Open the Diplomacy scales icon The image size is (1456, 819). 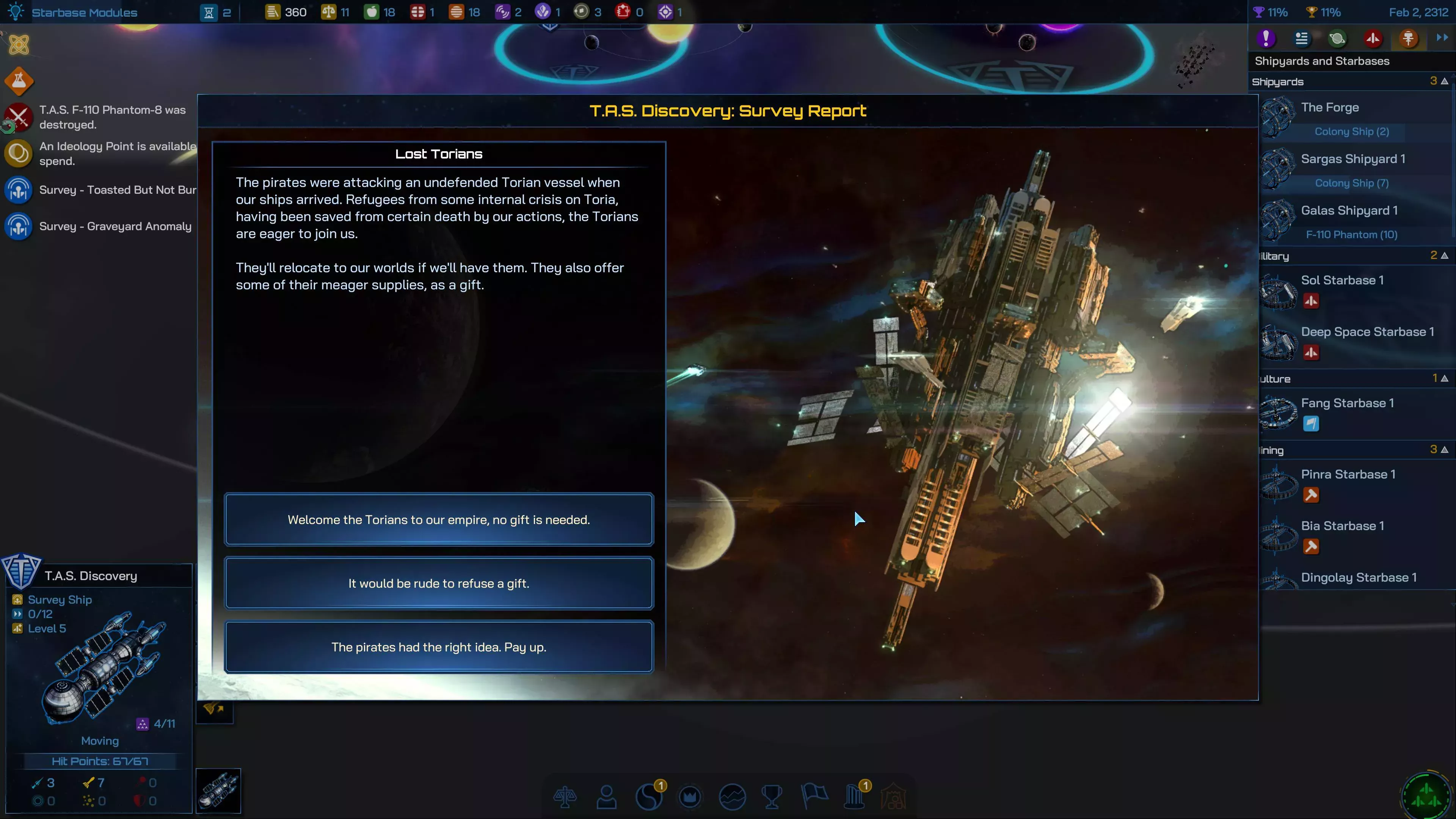566,797
